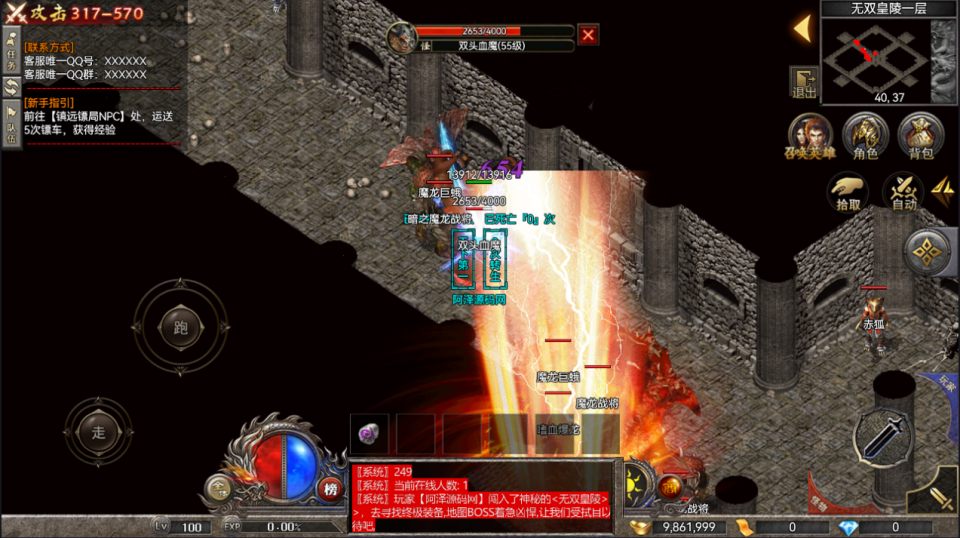
Task: Click the new player guide 镇远镖局NPC quest text
Action: (x=98, y=123)
